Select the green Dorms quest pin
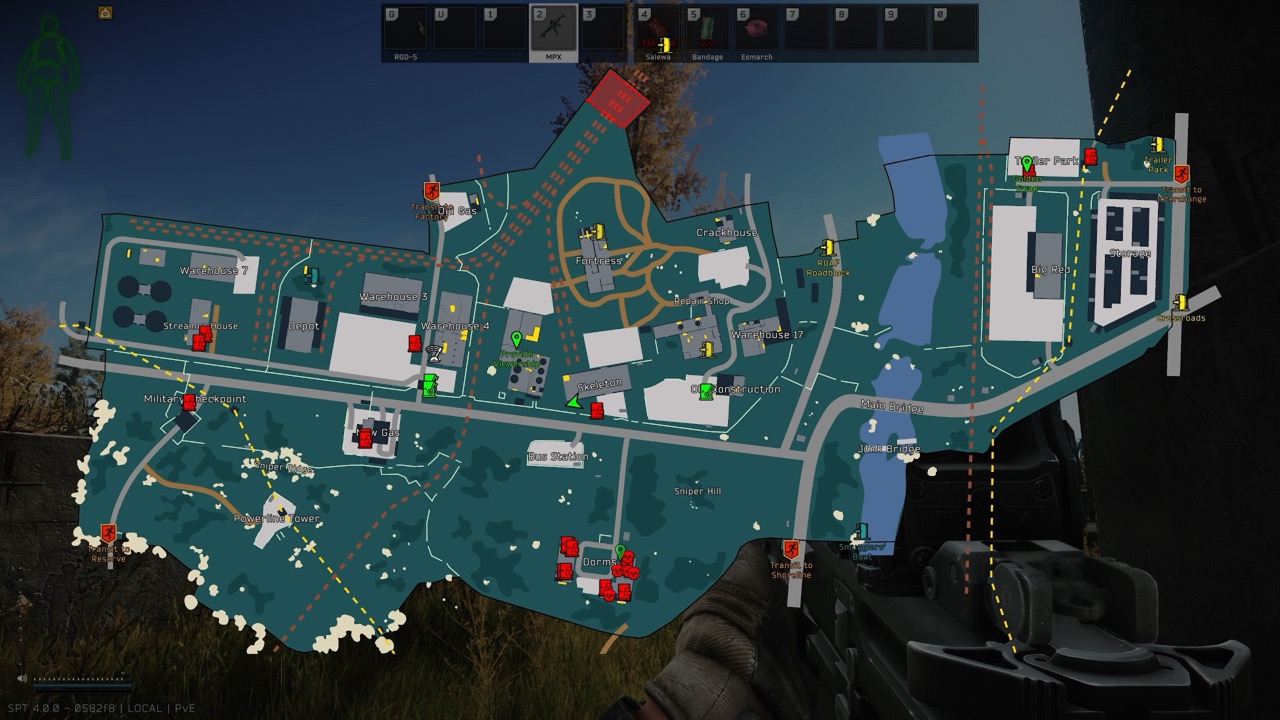Screen dimensions: 1280x720 [x=620, y=552]
